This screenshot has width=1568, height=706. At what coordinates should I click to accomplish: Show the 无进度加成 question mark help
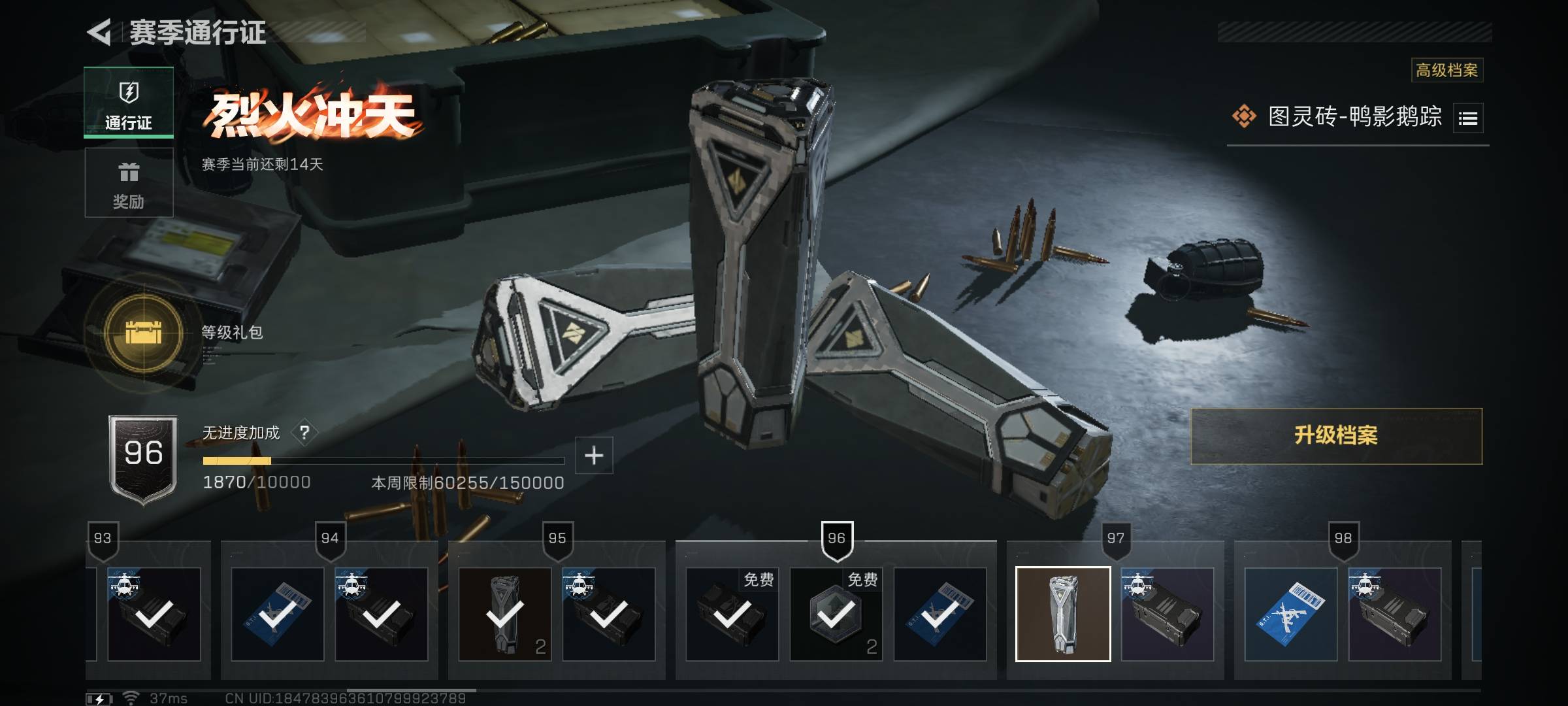click(x=304, y=432)
